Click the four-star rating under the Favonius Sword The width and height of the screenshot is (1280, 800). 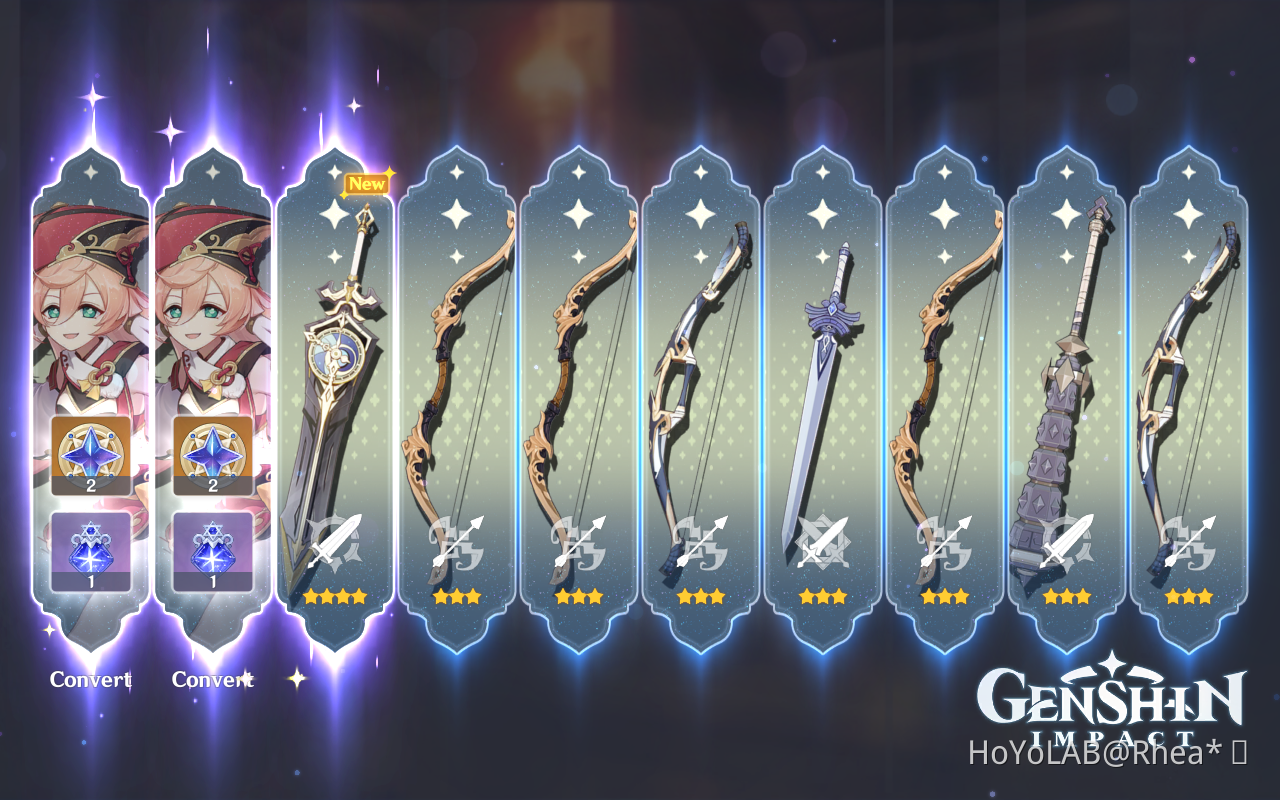336,597
